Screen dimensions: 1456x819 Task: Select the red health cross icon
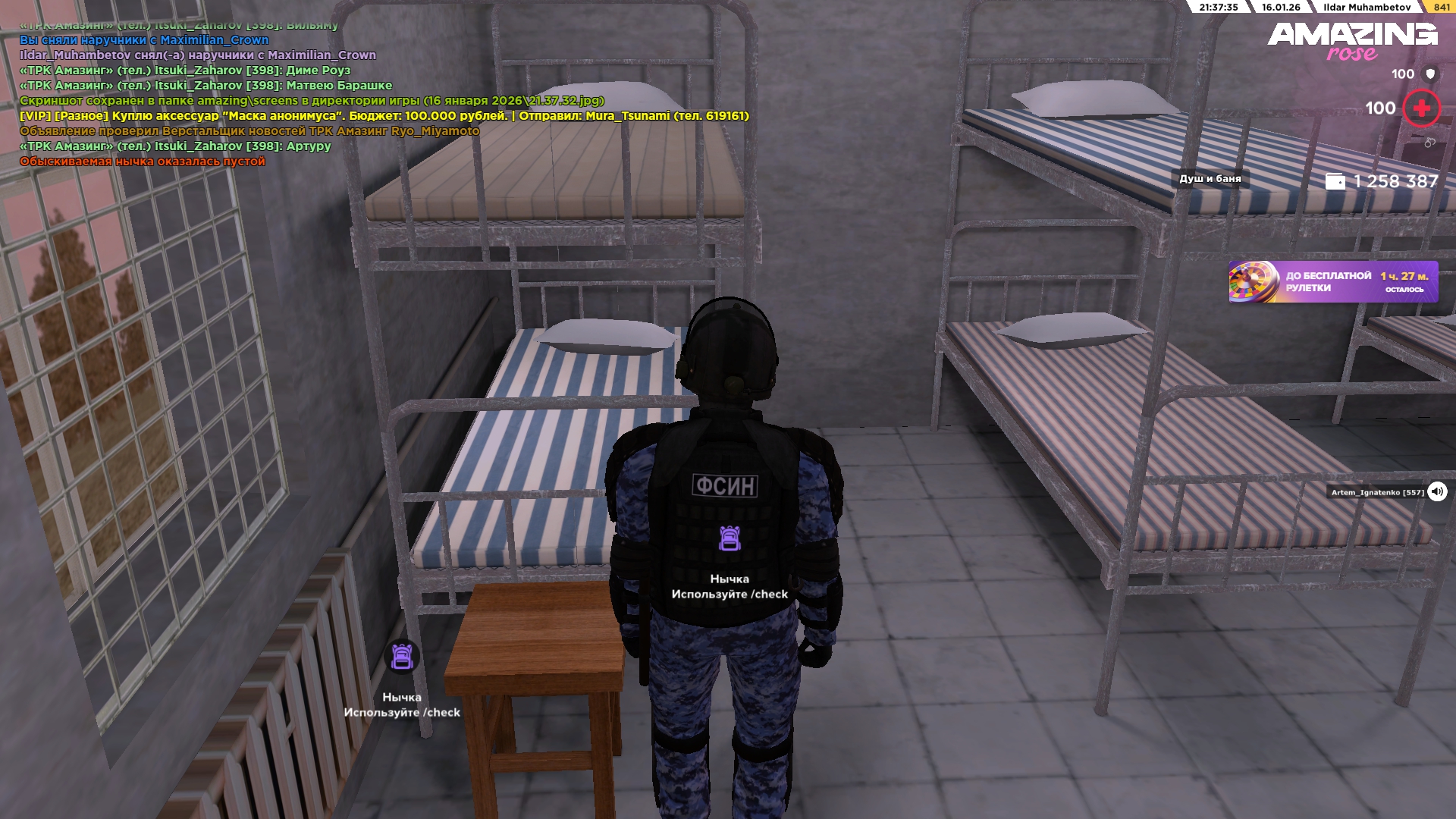pos(1421,108)
